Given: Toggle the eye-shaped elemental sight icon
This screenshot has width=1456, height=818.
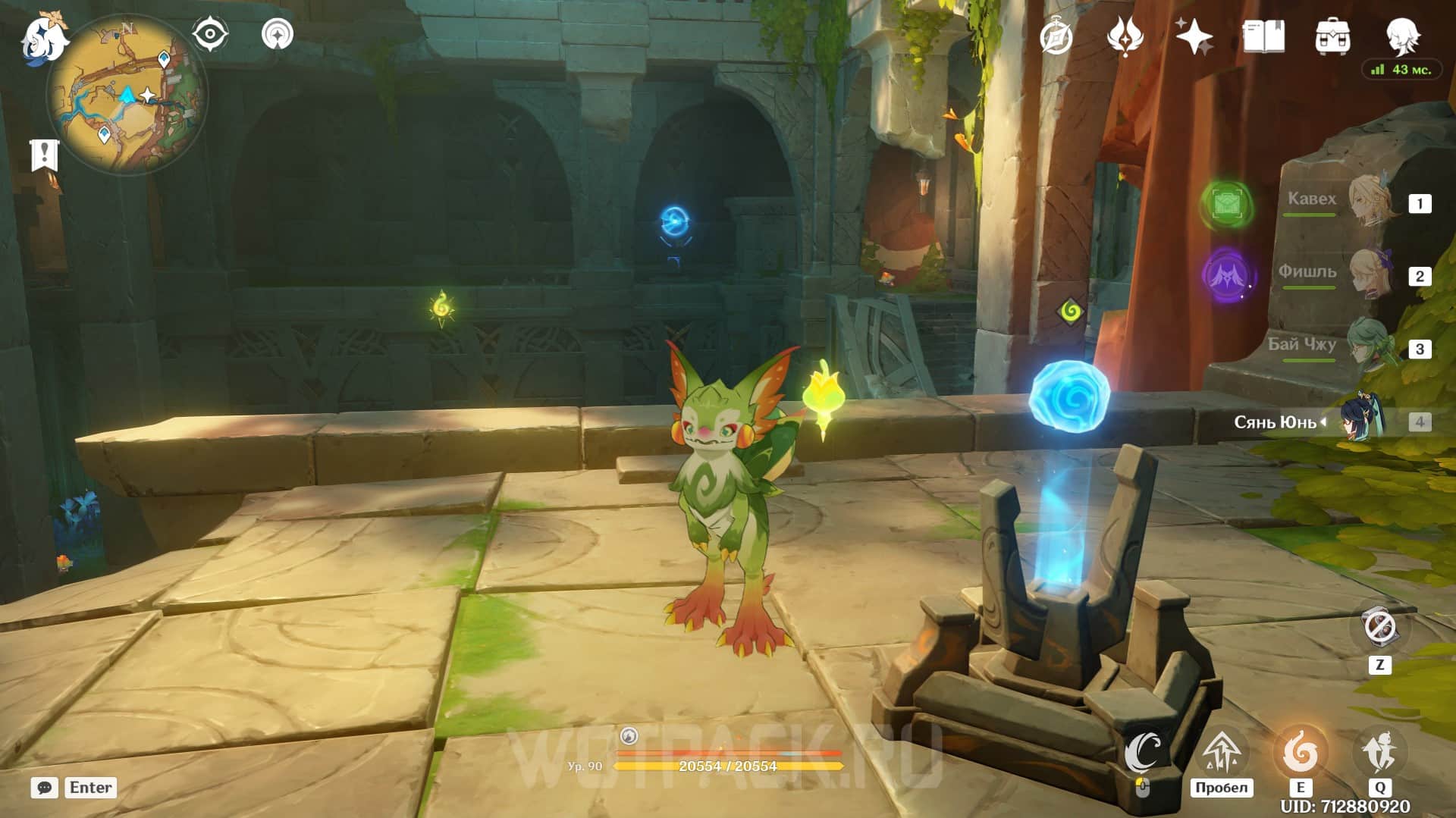Looking at the screenshot, I should click(x=210, y=35).
